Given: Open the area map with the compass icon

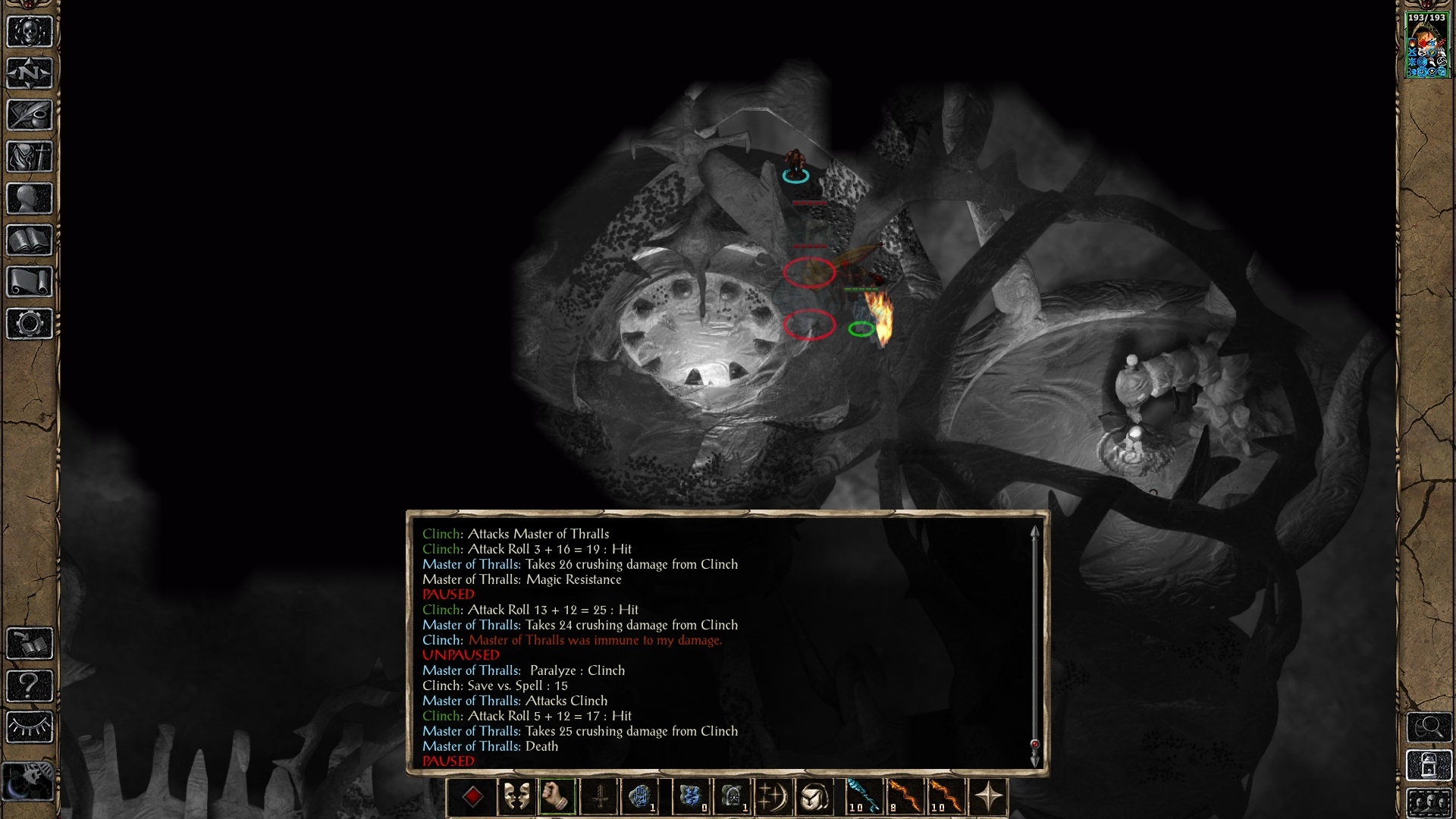Looking at the screenshot, I should coord(30,74).
